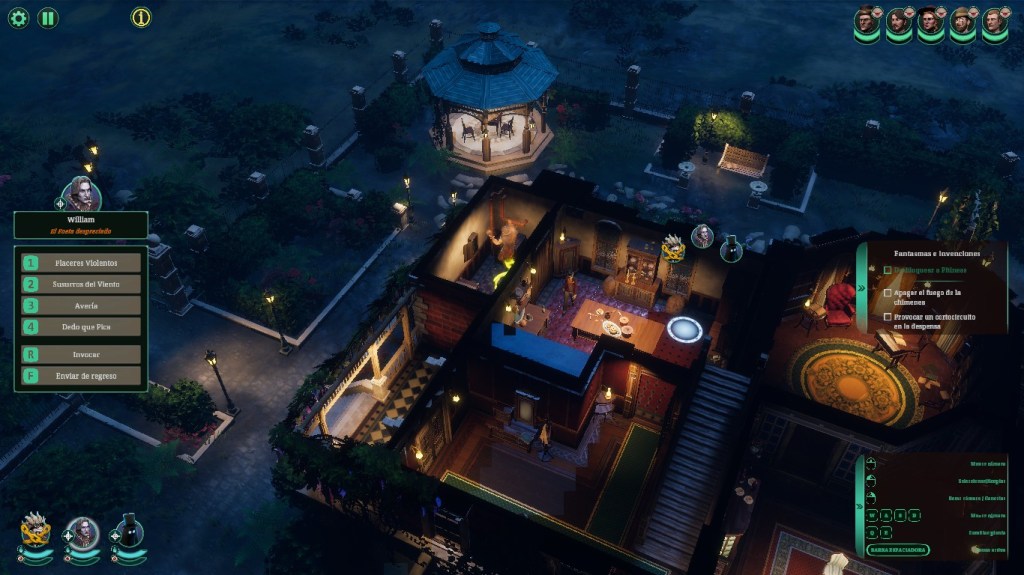The image size is (1024, 575).
Task: Collapse the controls help panel
Action: coord(861,507)
